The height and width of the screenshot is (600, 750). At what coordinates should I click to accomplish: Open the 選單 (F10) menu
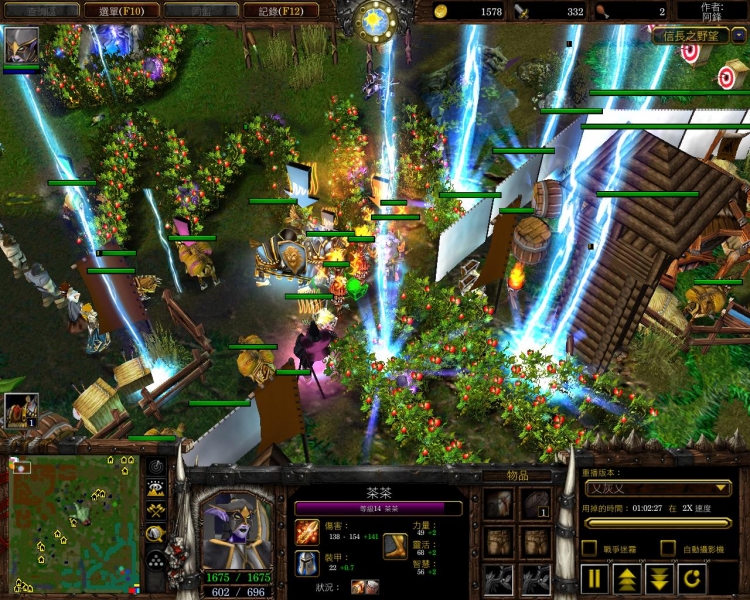tap(120, 10)
